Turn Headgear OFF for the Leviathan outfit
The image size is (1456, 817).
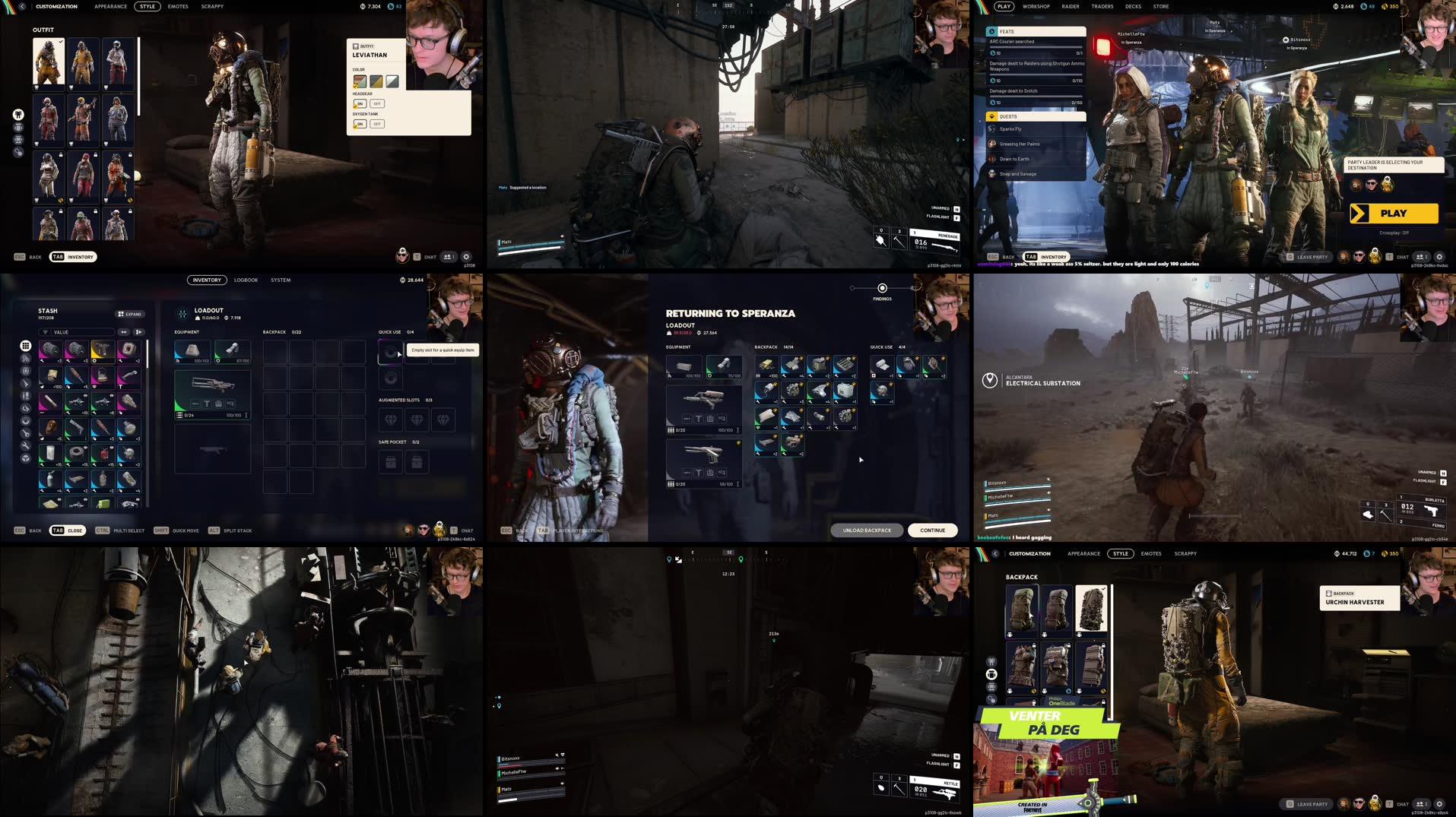tap(377, 103)
